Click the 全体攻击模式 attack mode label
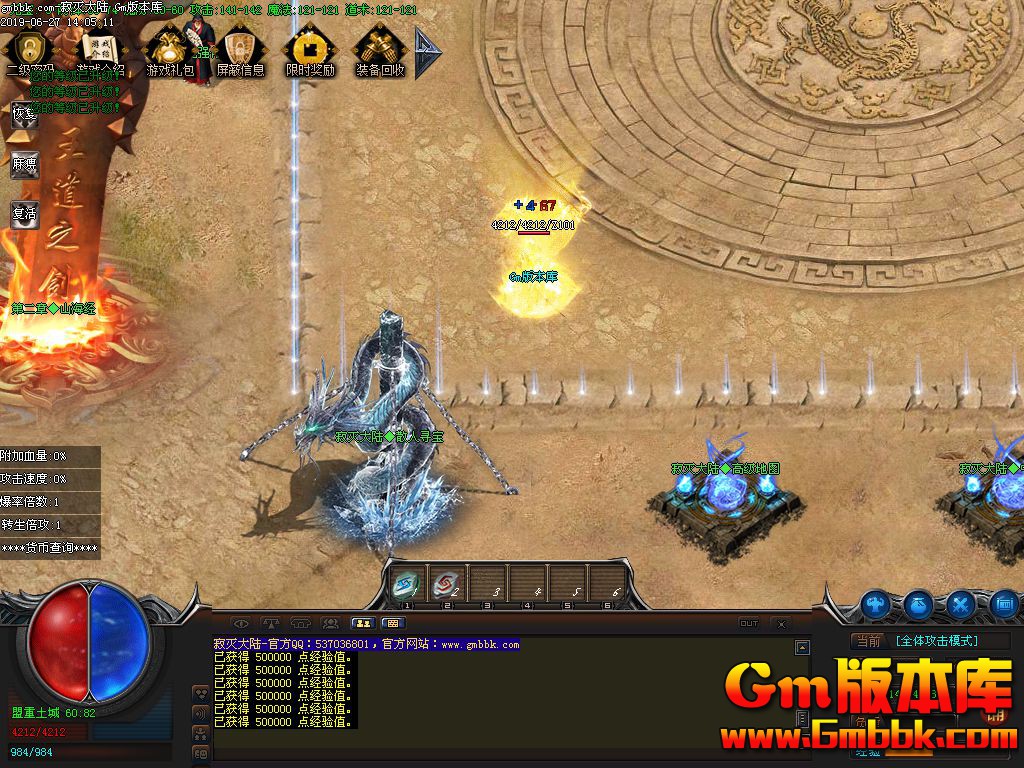 (x=936, y=641)
